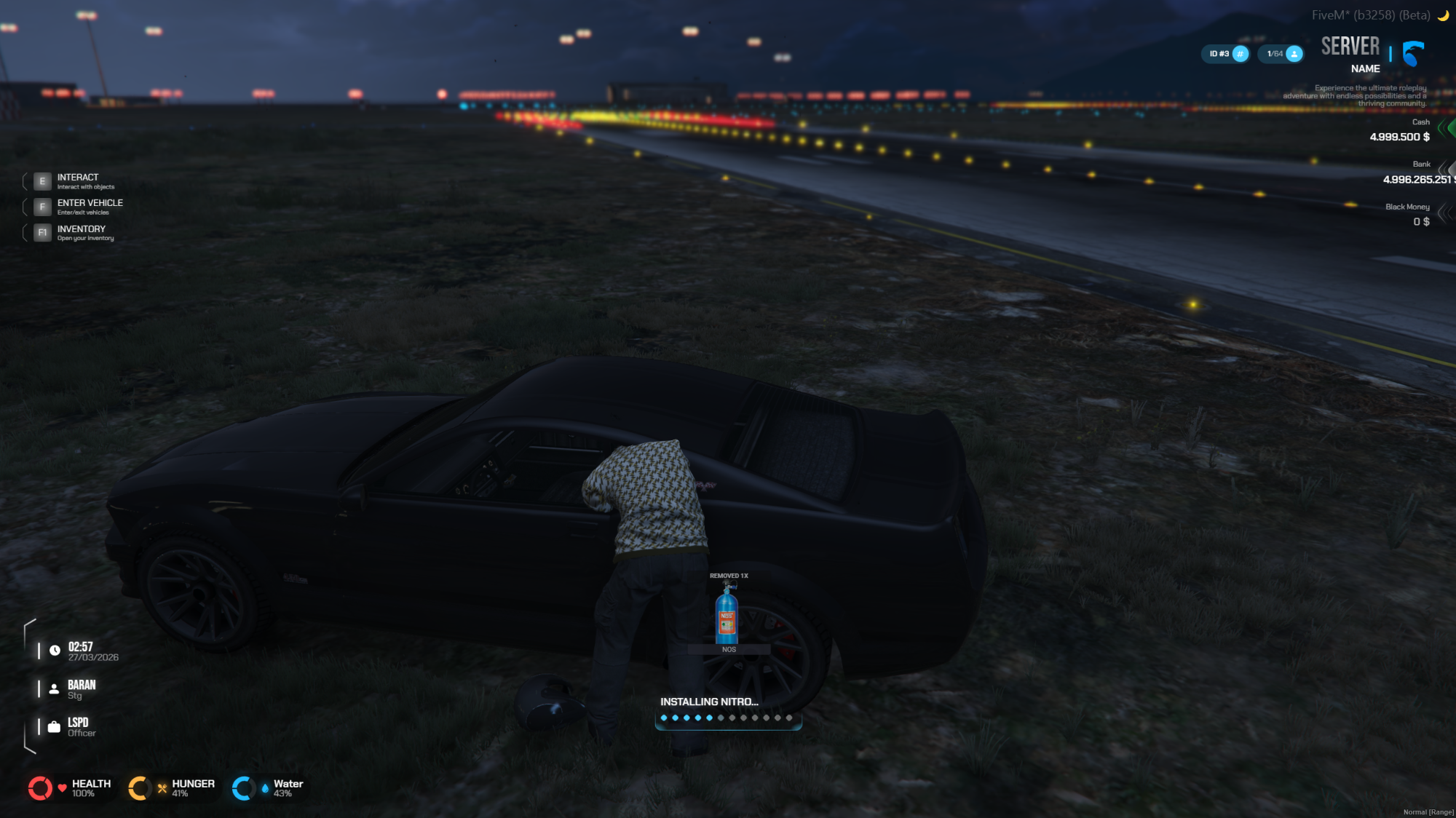
Task: Select the NOS bottle item icon
Action: pyautogui.click(x=727, y=616)
